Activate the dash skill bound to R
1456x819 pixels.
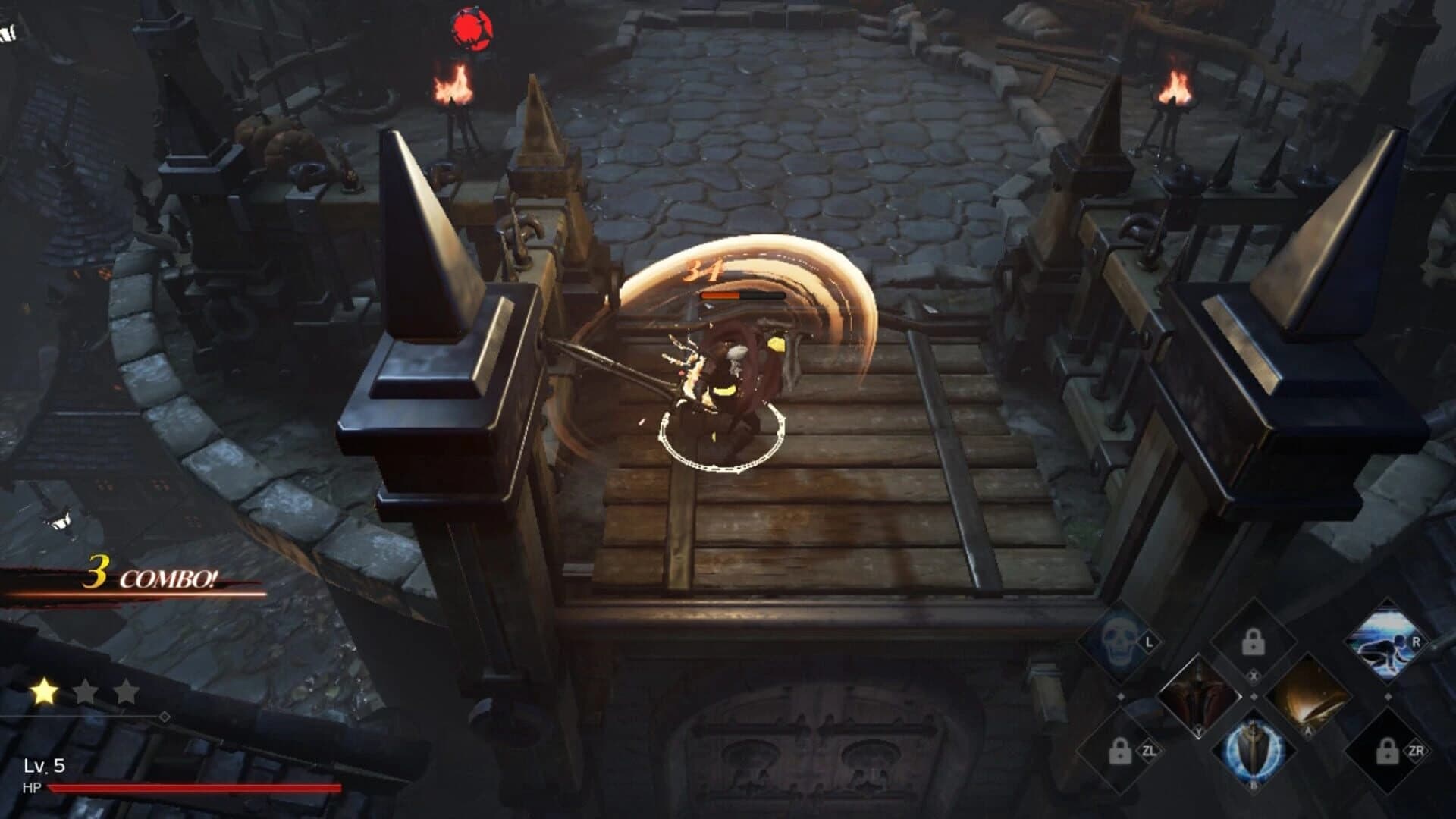coord(1386,642)
